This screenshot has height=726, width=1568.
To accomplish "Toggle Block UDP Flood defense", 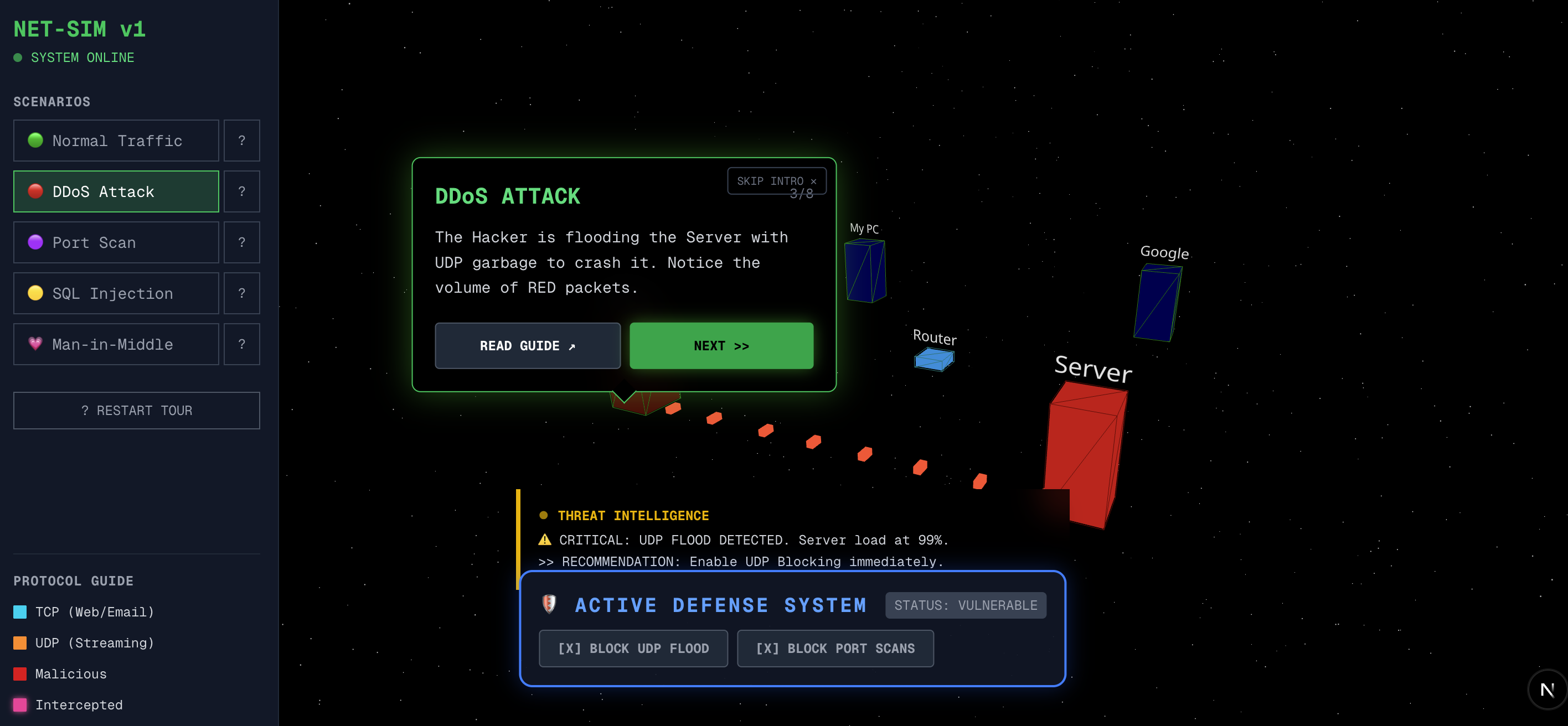I will [633, 649].
